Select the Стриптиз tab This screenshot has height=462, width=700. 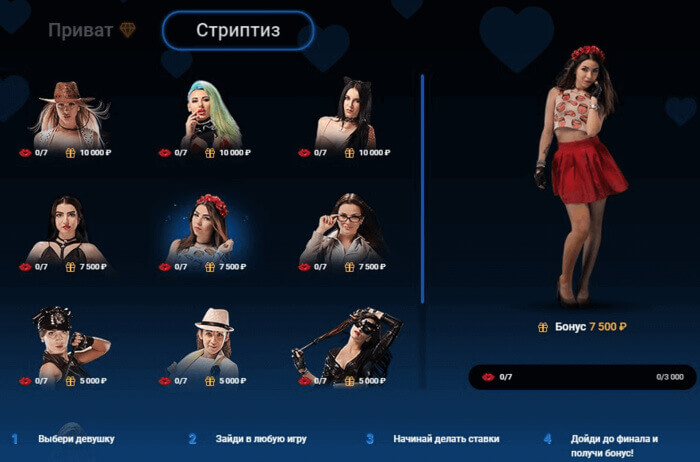238,30
